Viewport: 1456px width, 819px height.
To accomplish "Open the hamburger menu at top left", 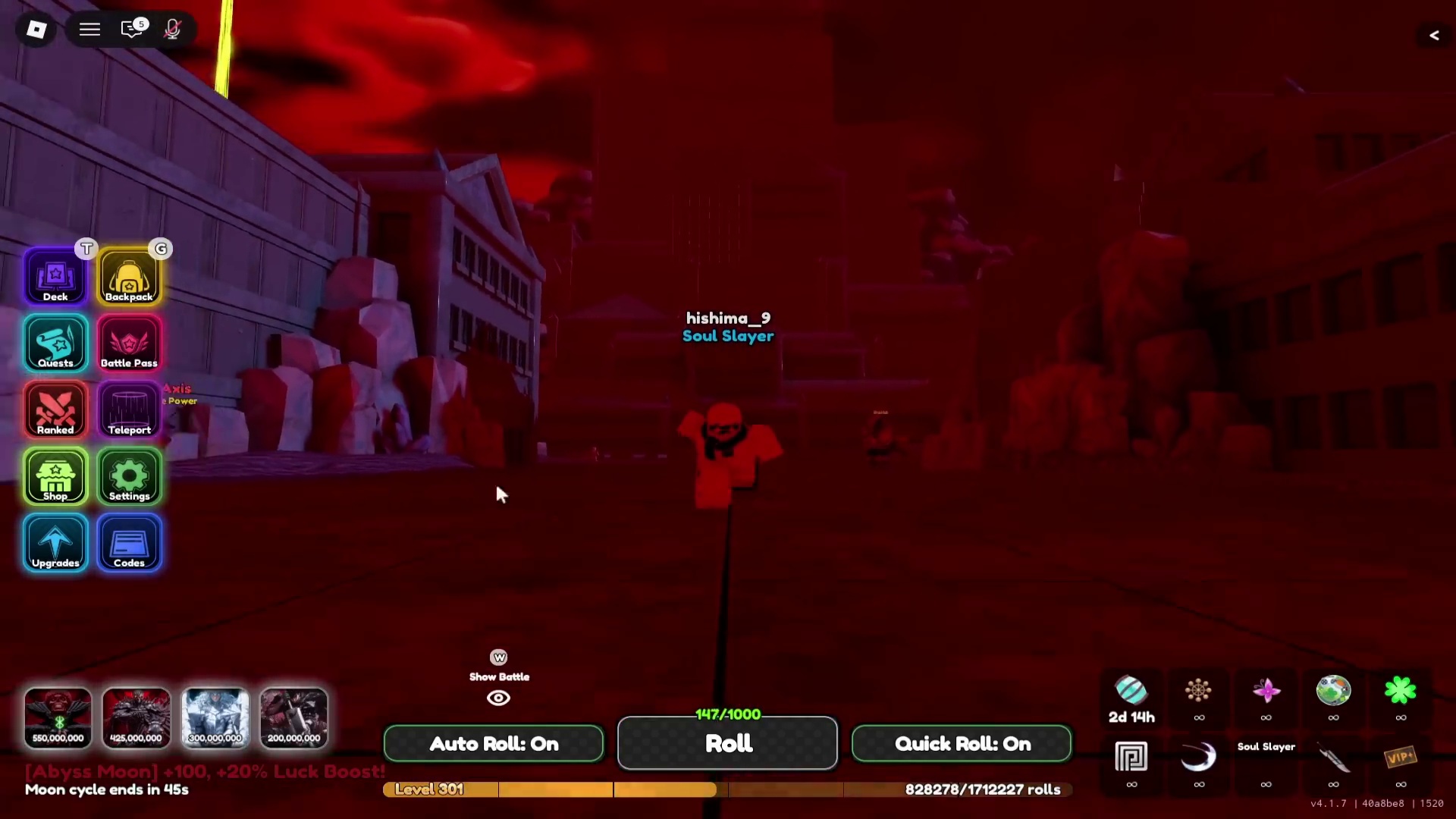I will pyautogui.click(x=89, y=29).
